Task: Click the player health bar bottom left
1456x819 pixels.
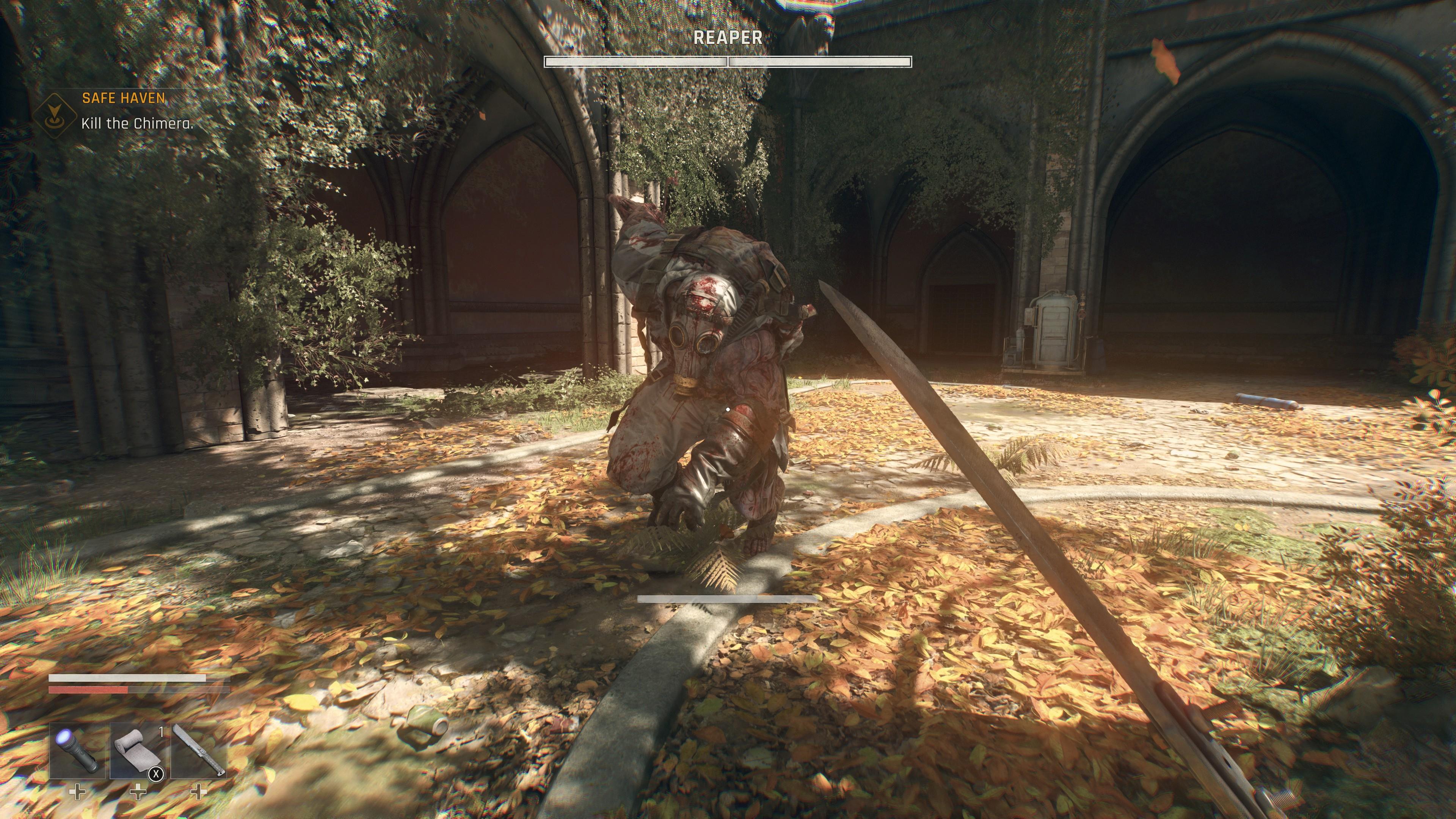Action: click(x=138, y=691)
